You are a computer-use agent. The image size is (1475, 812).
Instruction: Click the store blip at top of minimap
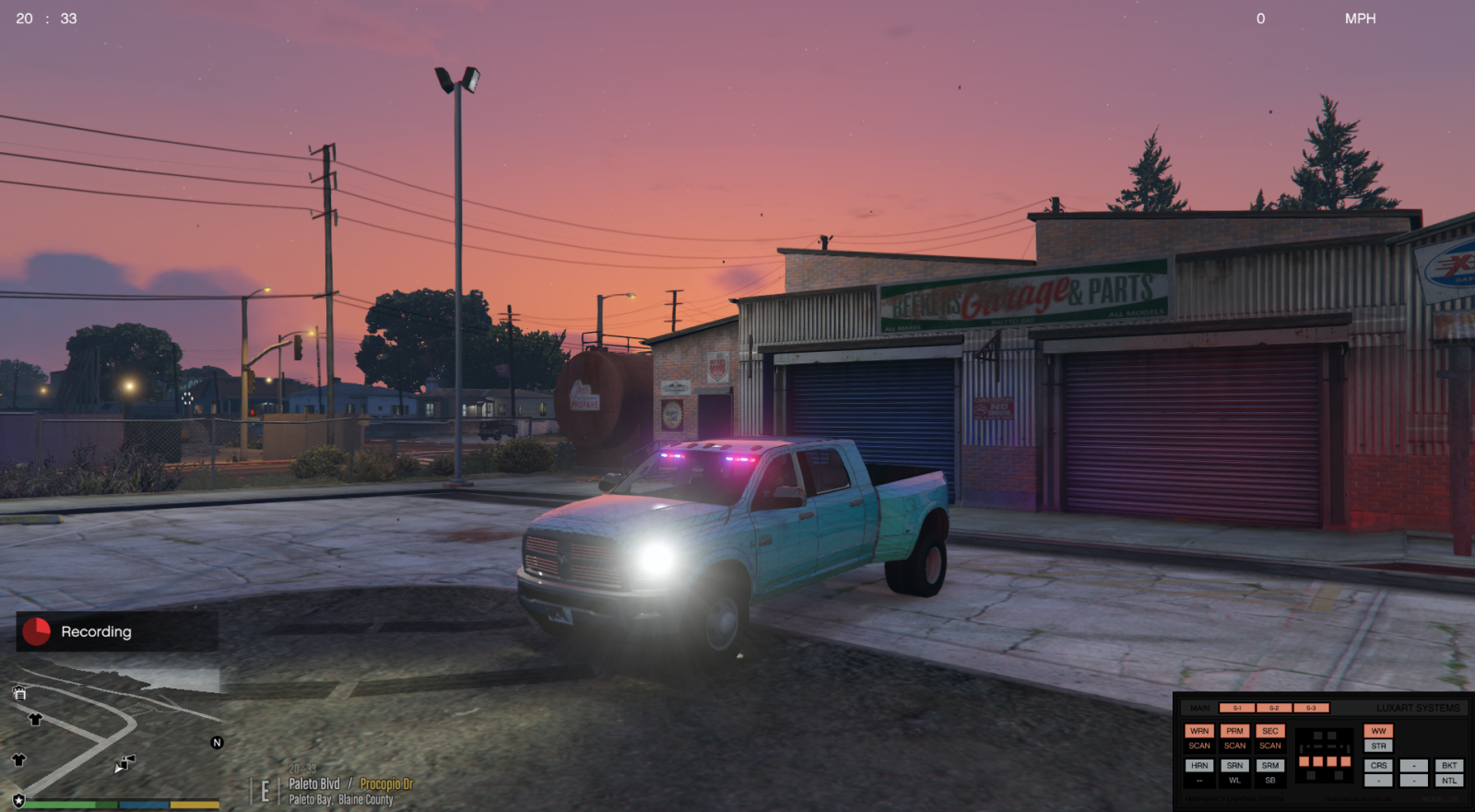tap(20, 693)
